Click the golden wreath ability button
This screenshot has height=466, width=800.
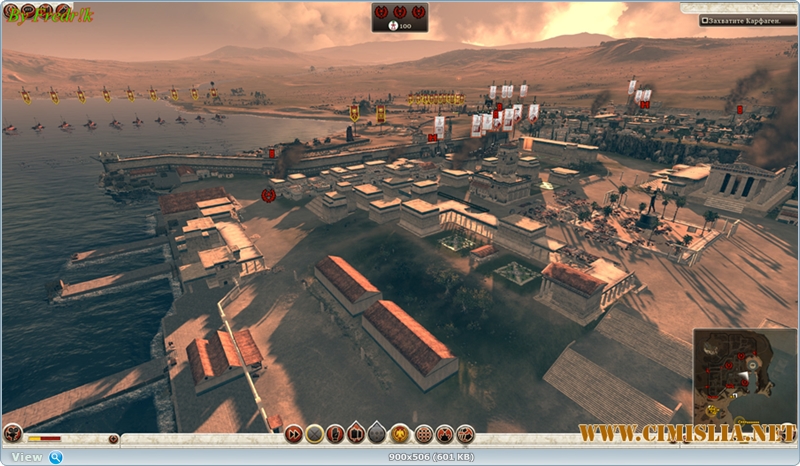[400, 434]
